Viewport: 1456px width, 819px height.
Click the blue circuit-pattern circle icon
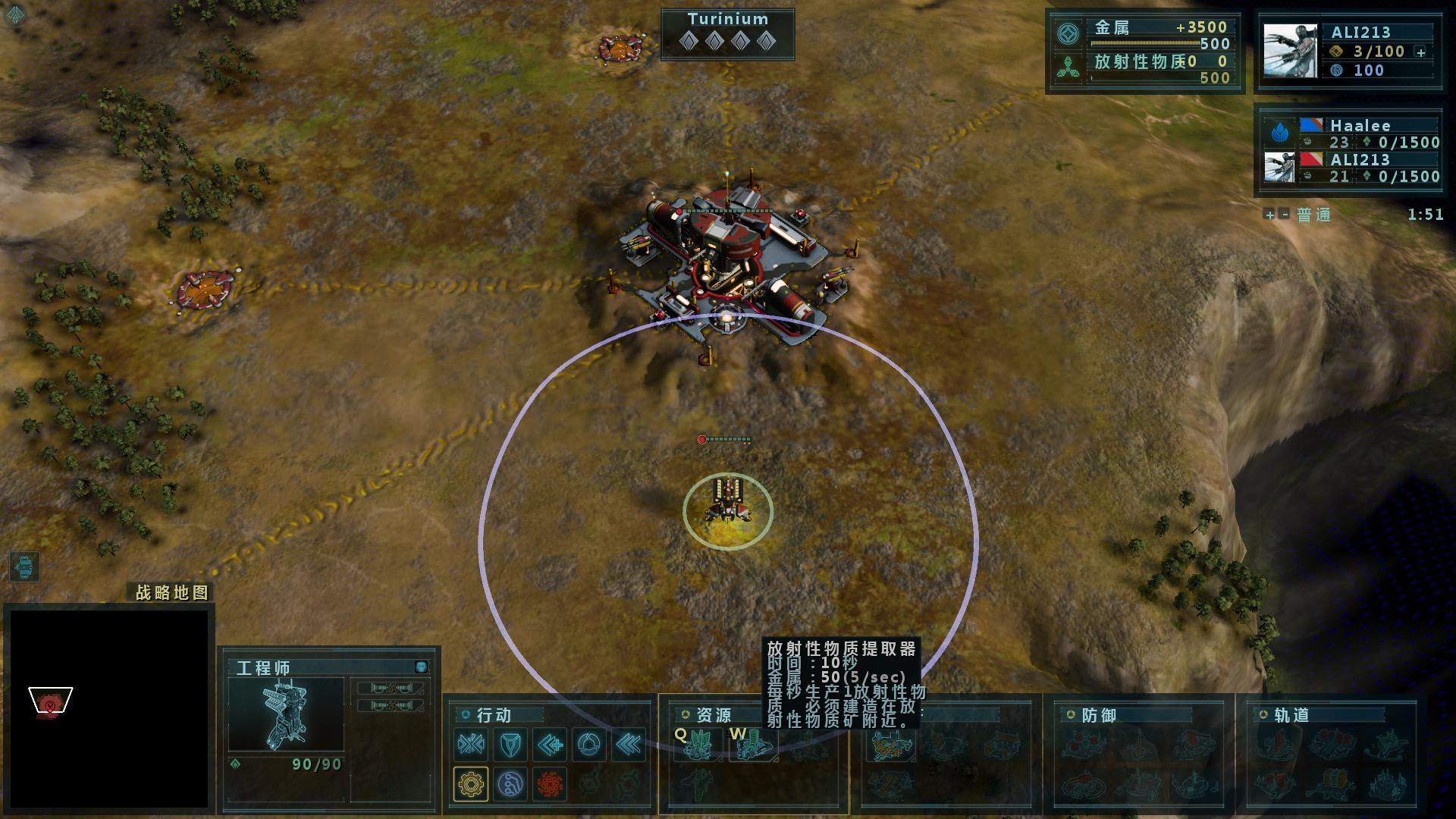point(510,783)
